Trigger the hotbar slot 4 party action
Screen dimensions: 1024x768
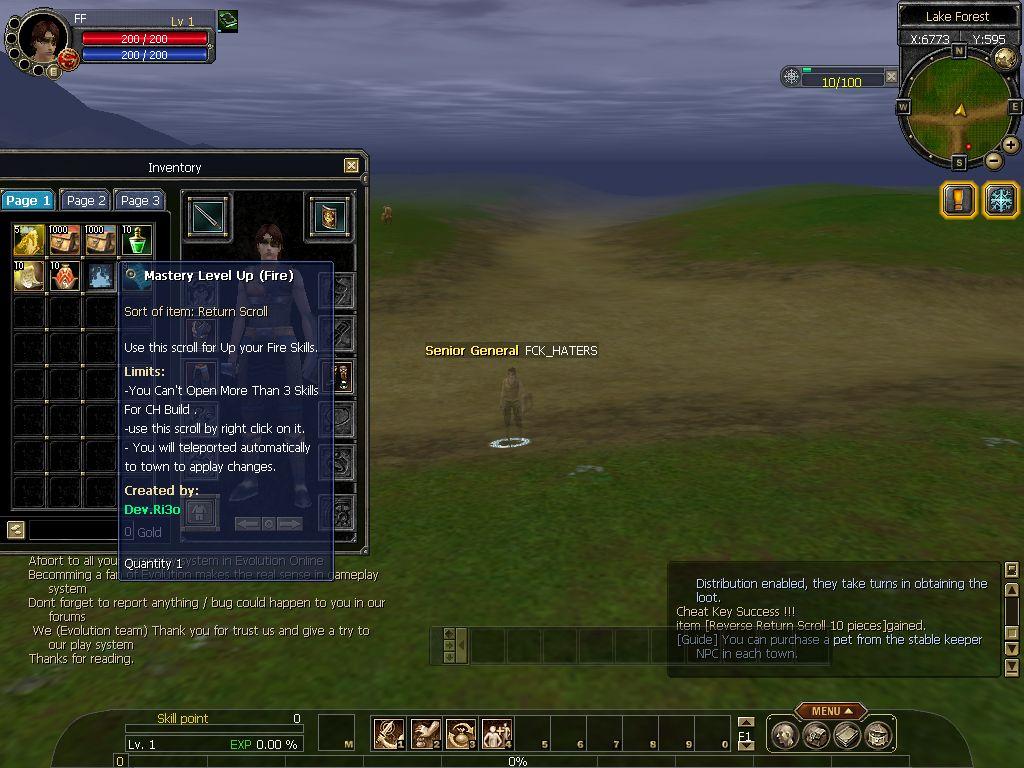click(x=497, y=734)
